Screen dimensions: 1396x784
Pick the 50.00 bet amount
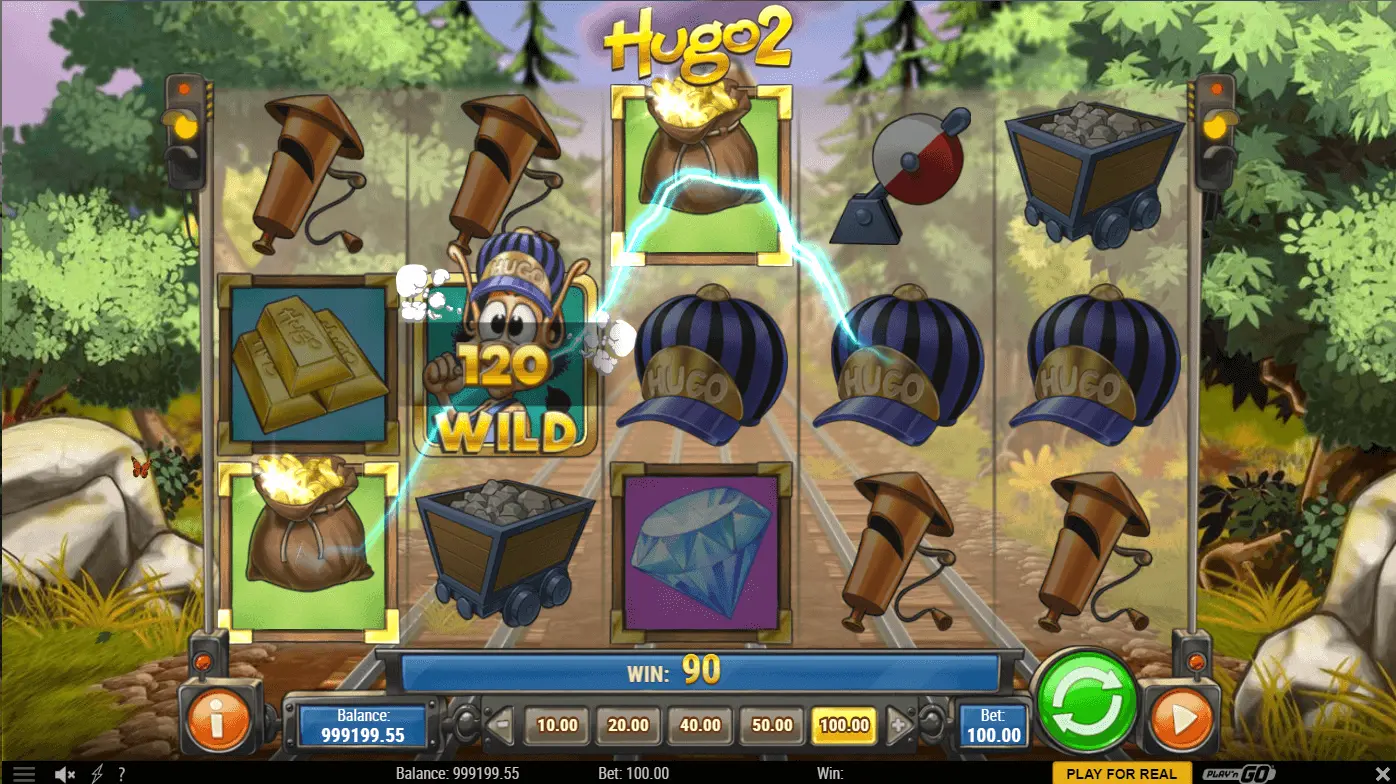(x=772, y=725)
